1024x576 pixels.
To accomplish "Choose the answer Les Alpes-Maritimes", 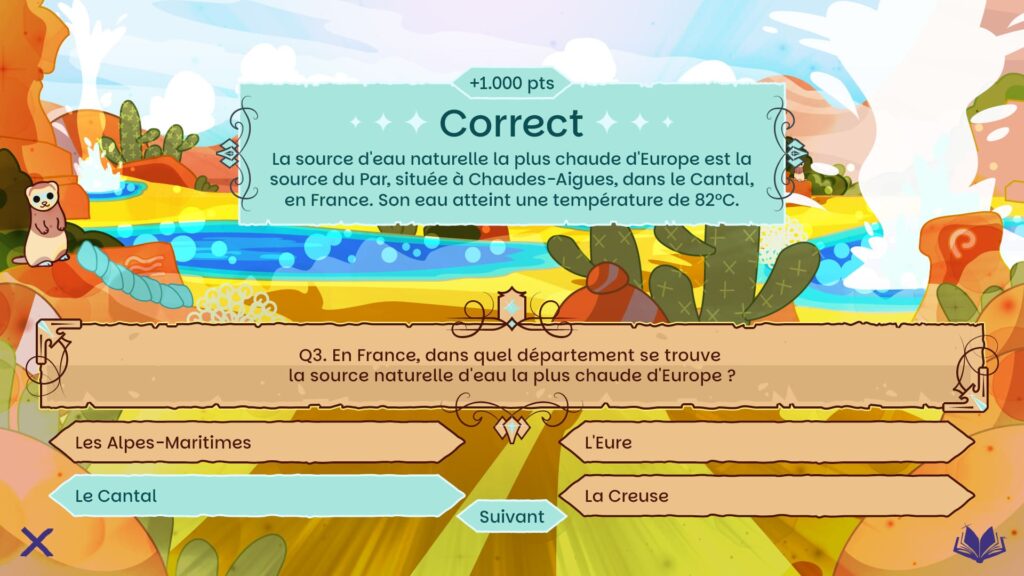I will click(256, 442).
